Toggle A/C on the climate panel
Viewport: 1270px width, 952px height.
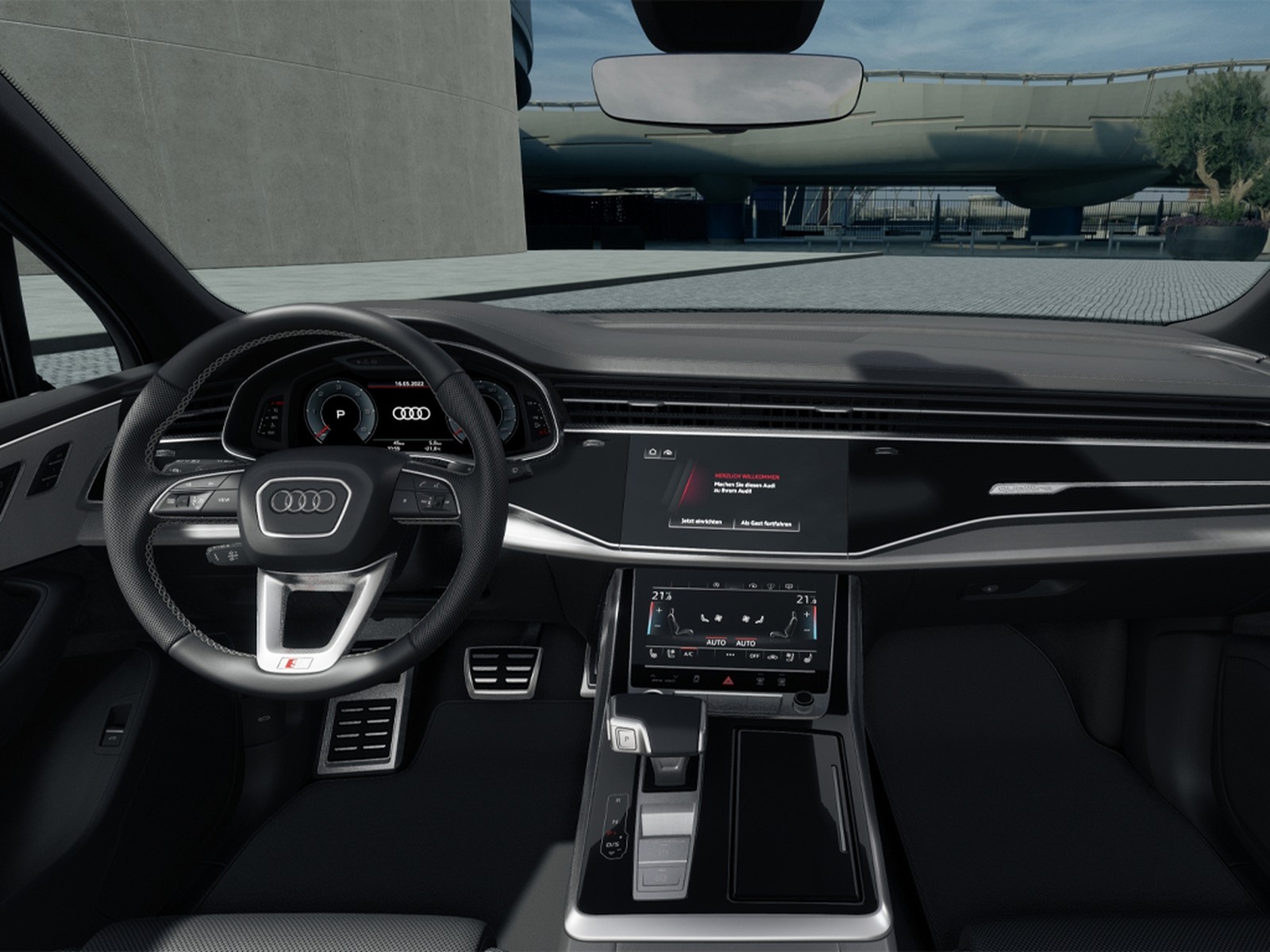(x=687, y=654)
